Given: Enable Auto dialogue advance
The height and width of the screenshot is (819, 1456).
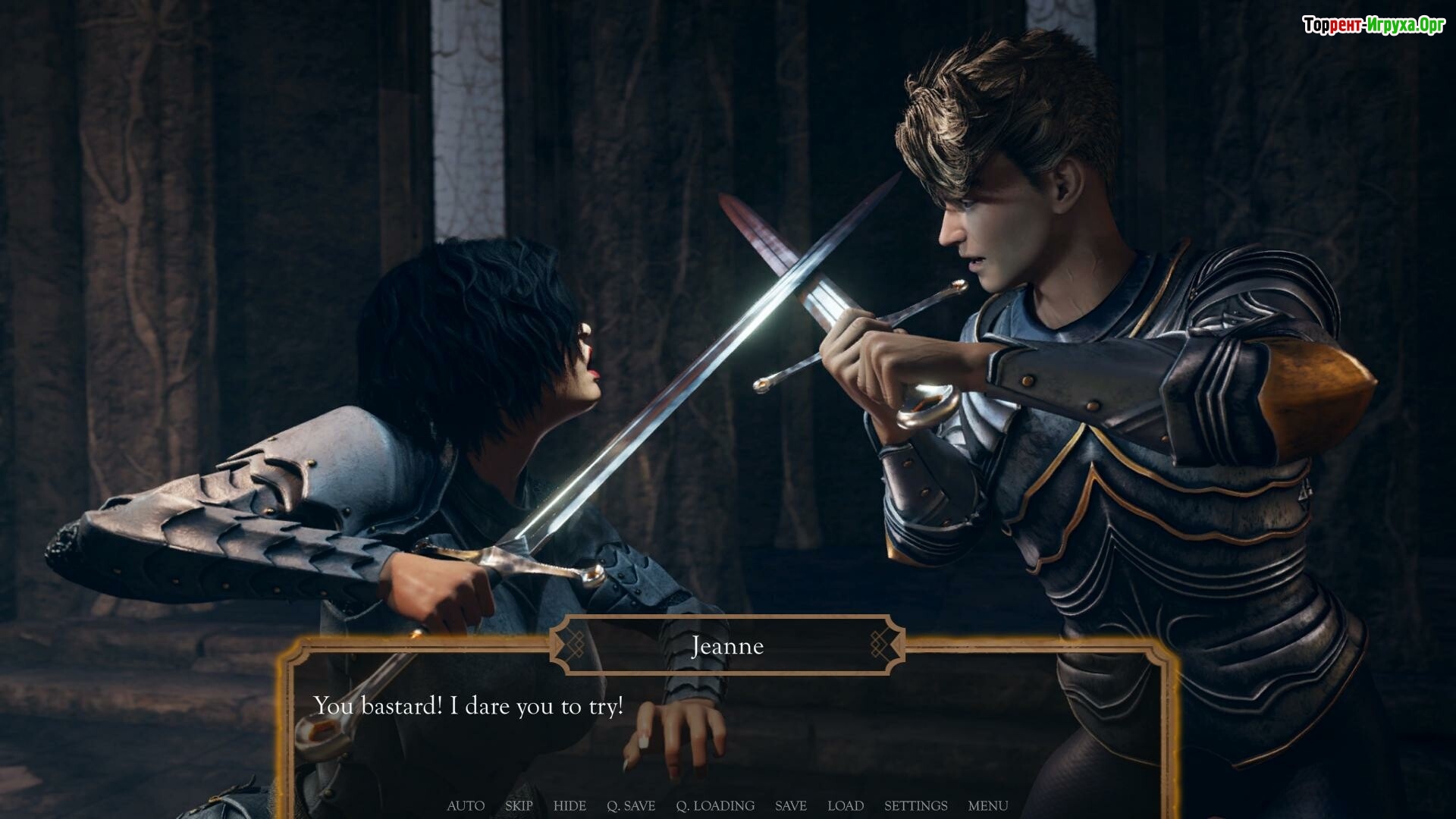Looking at the screenshot, I should pyautogui.click(x=466, y=805).
